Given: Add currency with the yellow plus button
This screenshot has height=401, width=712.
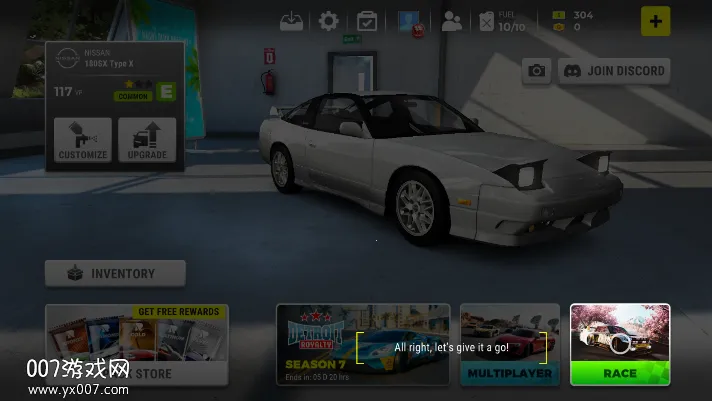Looking at the screenshot, I should pyautogui.click(x=655, y=21).
